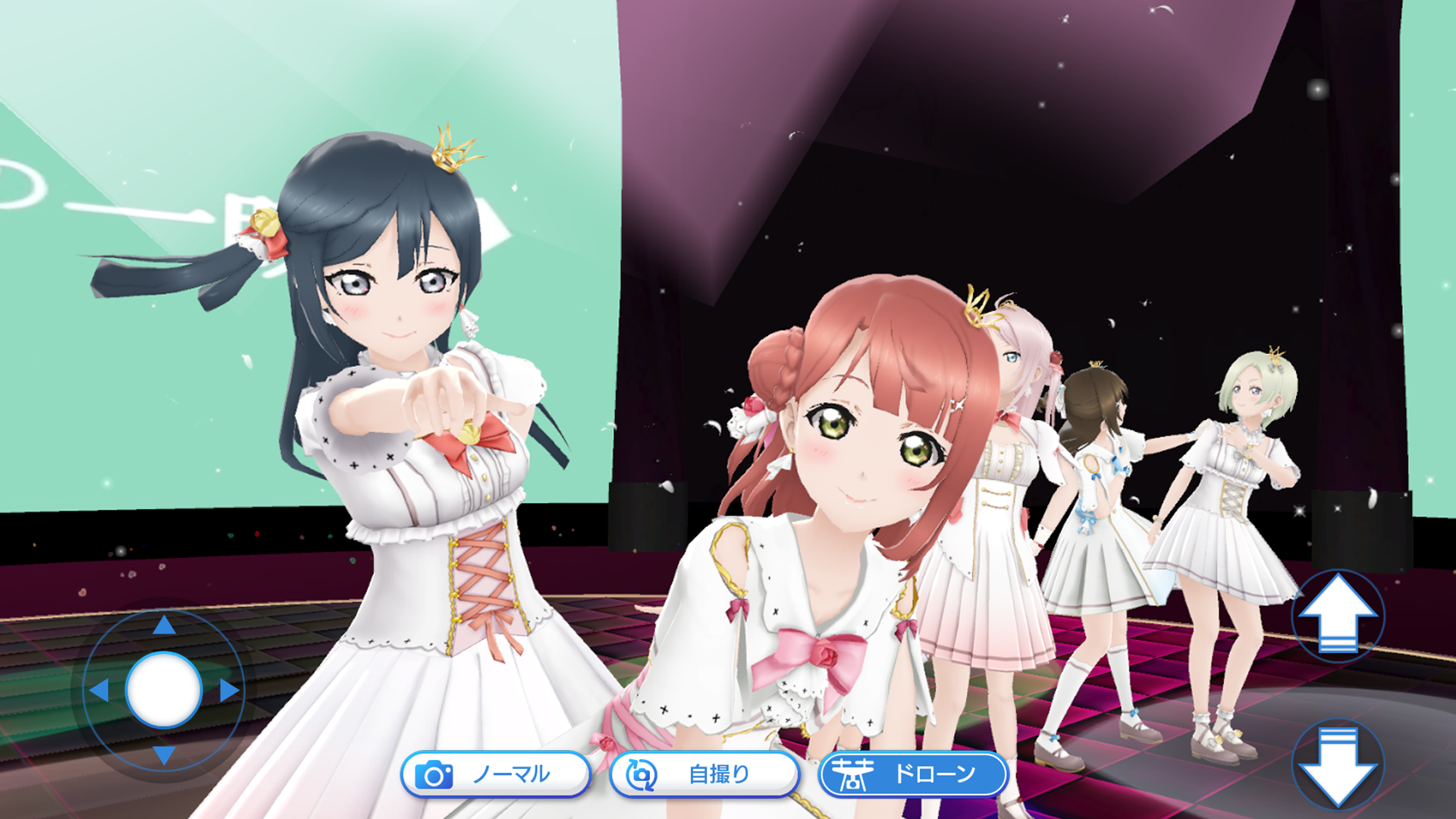Tap the joystick's left arrow
Screen dimensions: 1456x819
99,690
